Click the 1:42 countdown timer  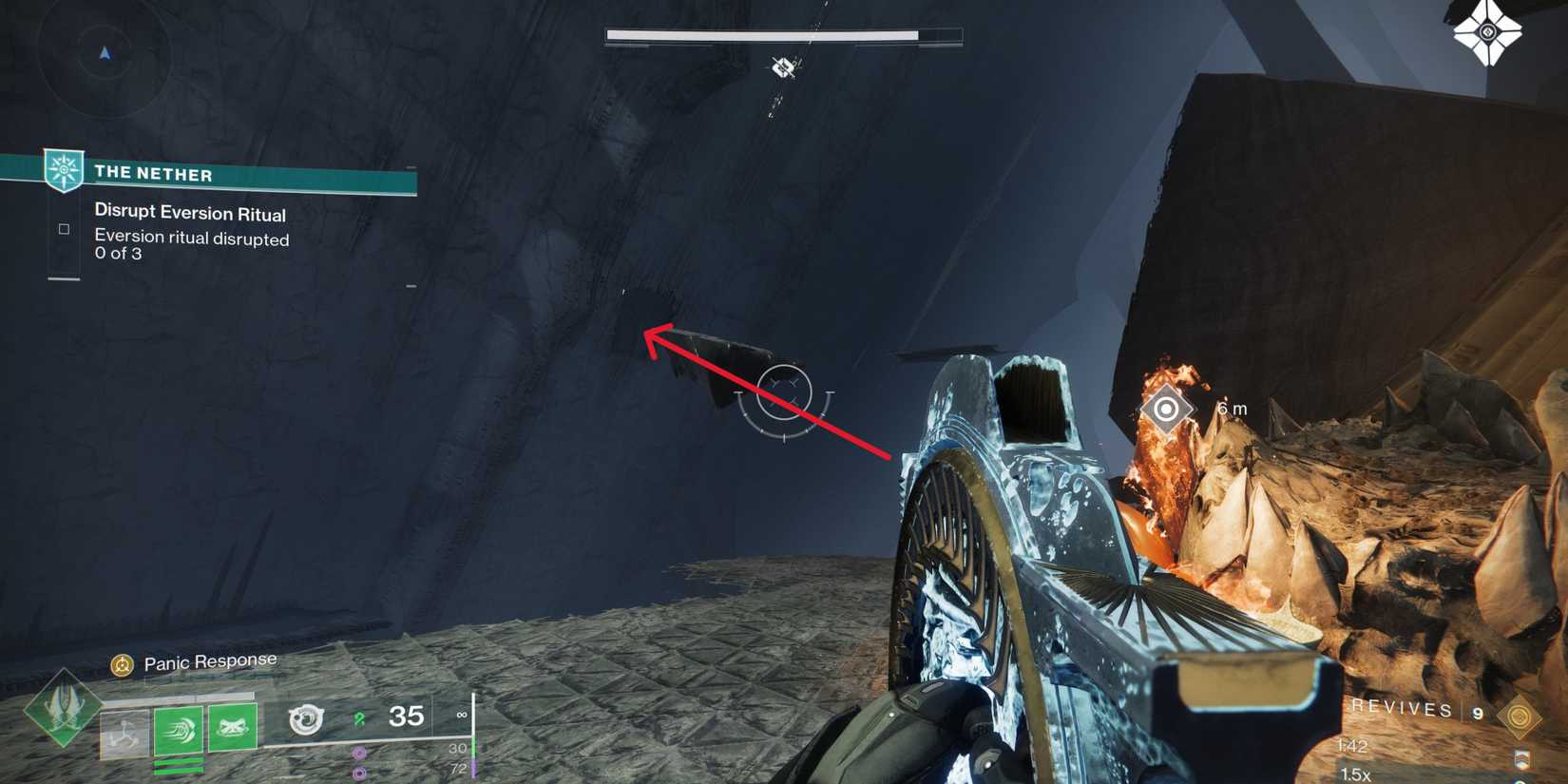(1354, 745)
